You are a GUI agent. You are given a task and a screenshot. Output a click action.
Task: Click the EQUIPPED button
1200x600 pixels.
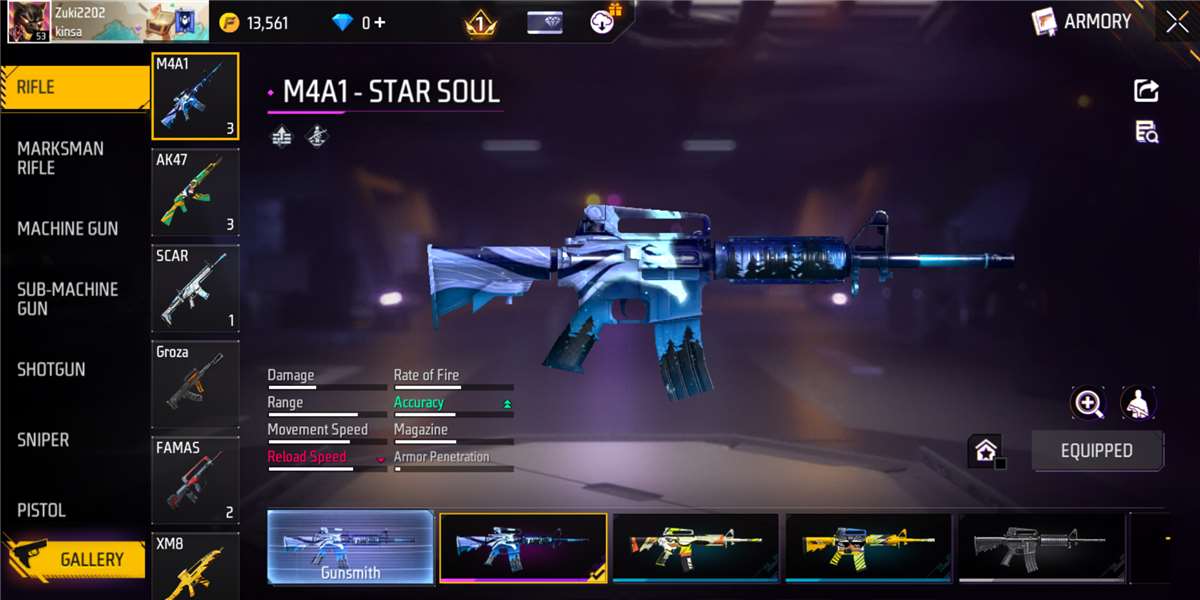tap(1096, 451)
